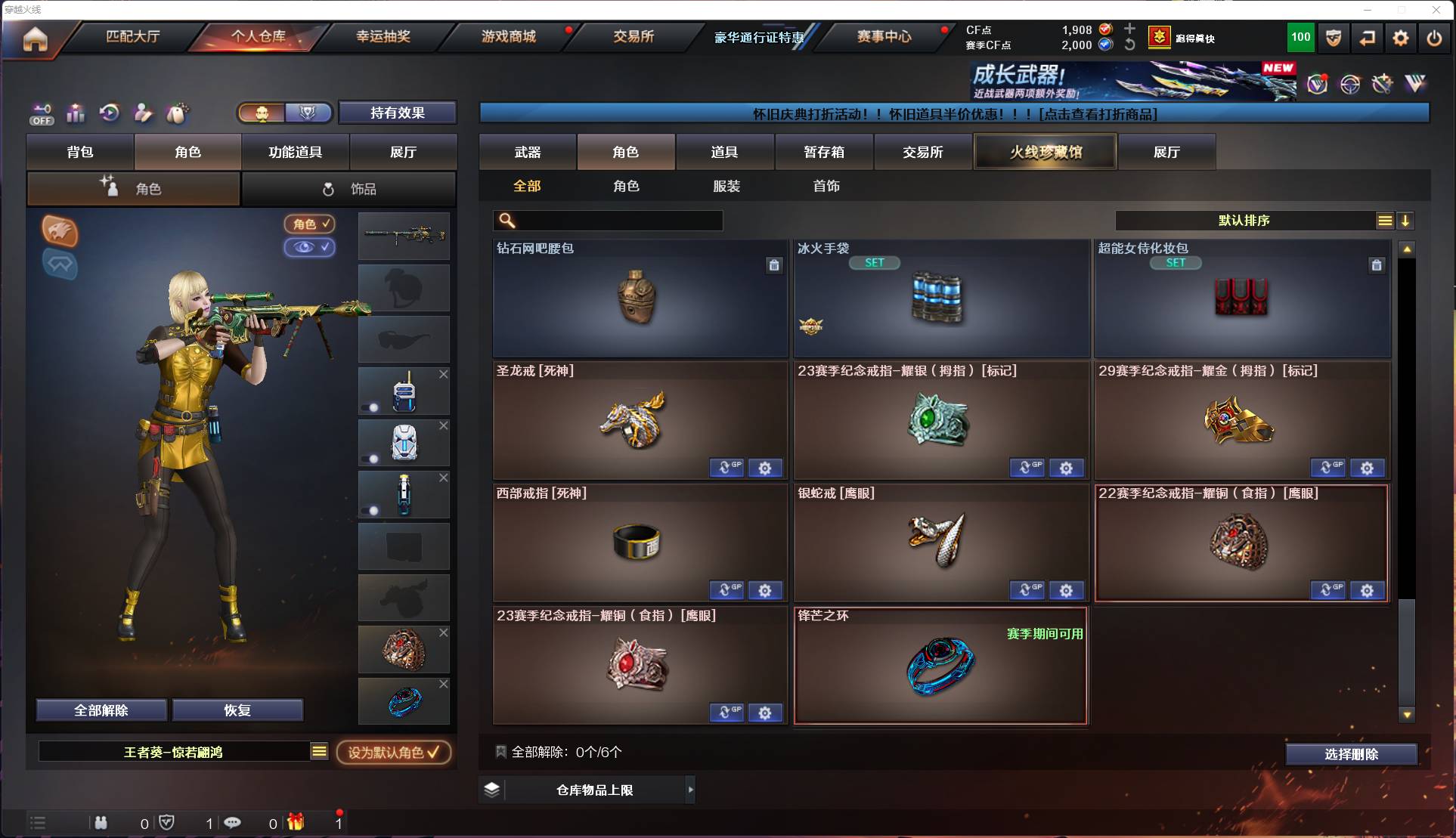Toggle the eye visibility switch on character preview
Viewport: 1456px width, 838px height.
(x=309, y=248)
